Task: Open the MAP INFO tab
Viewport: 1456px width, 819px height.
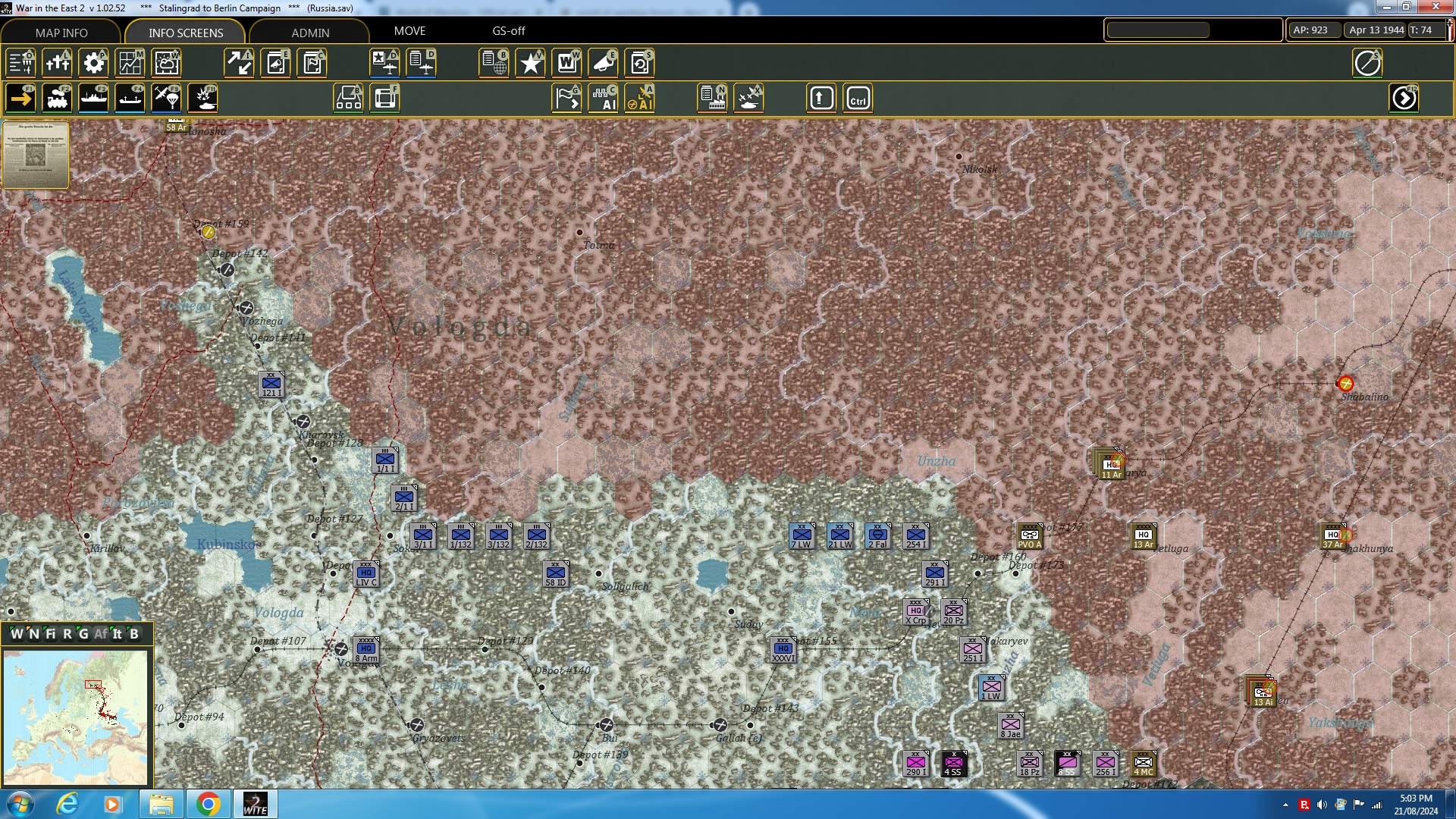Action: tap(61, 33)
